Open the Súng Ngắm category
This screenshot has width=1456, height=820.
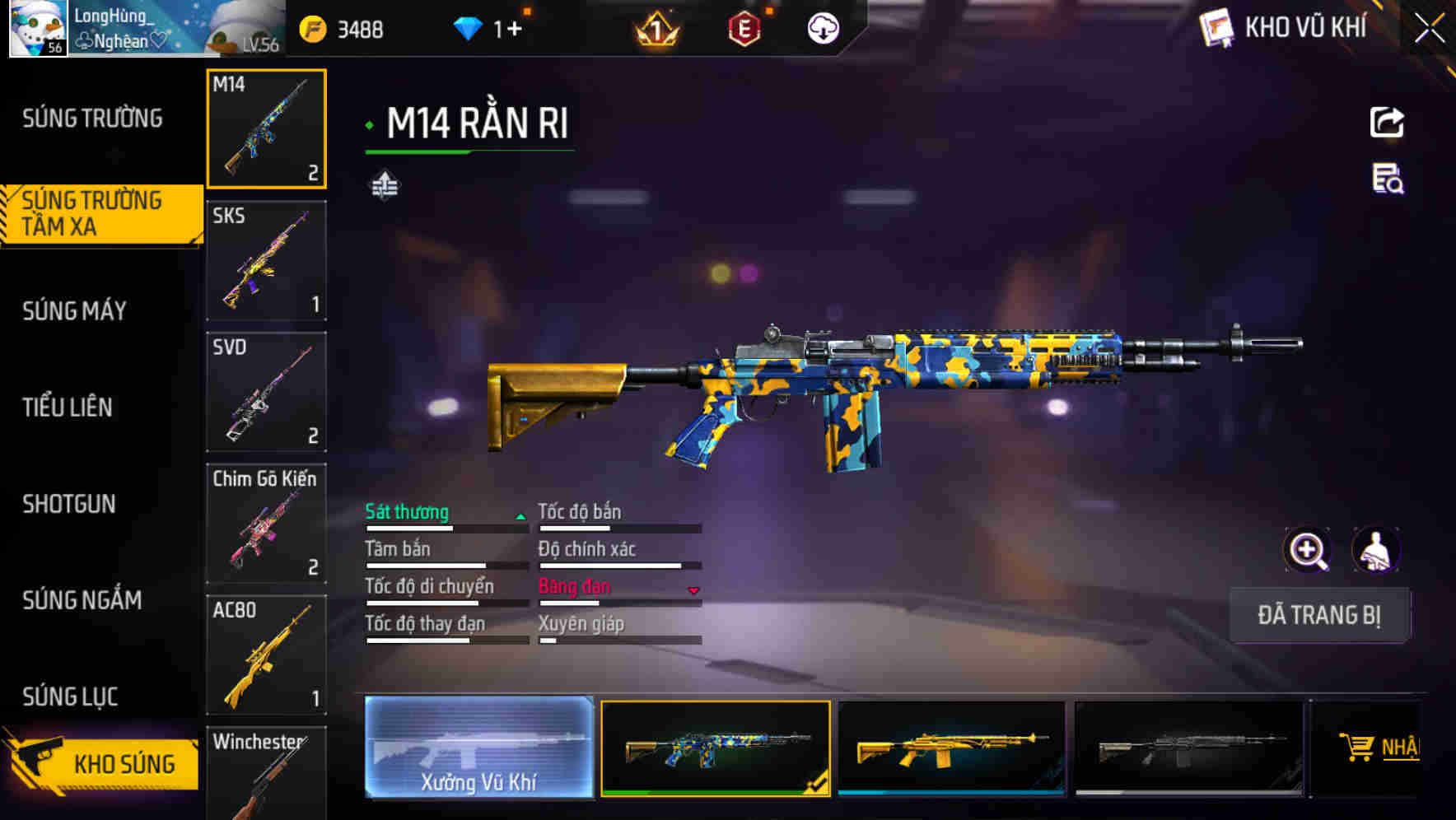82,600
